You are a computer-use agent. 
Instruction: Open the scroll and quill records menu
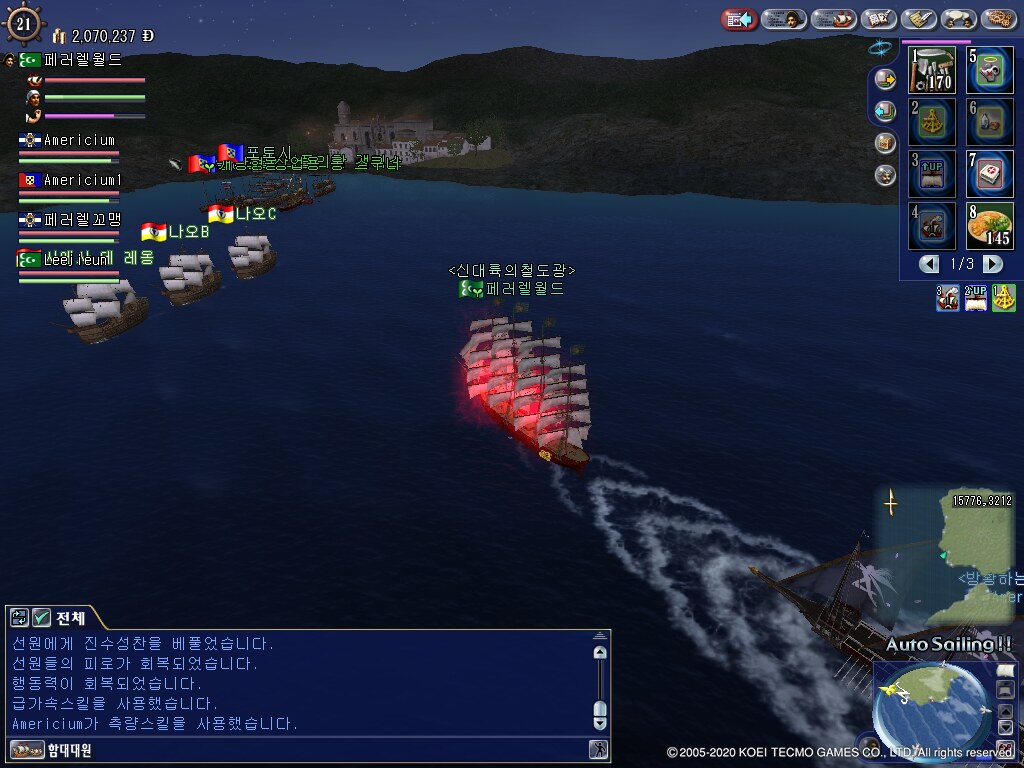click(x=919, y=19)
